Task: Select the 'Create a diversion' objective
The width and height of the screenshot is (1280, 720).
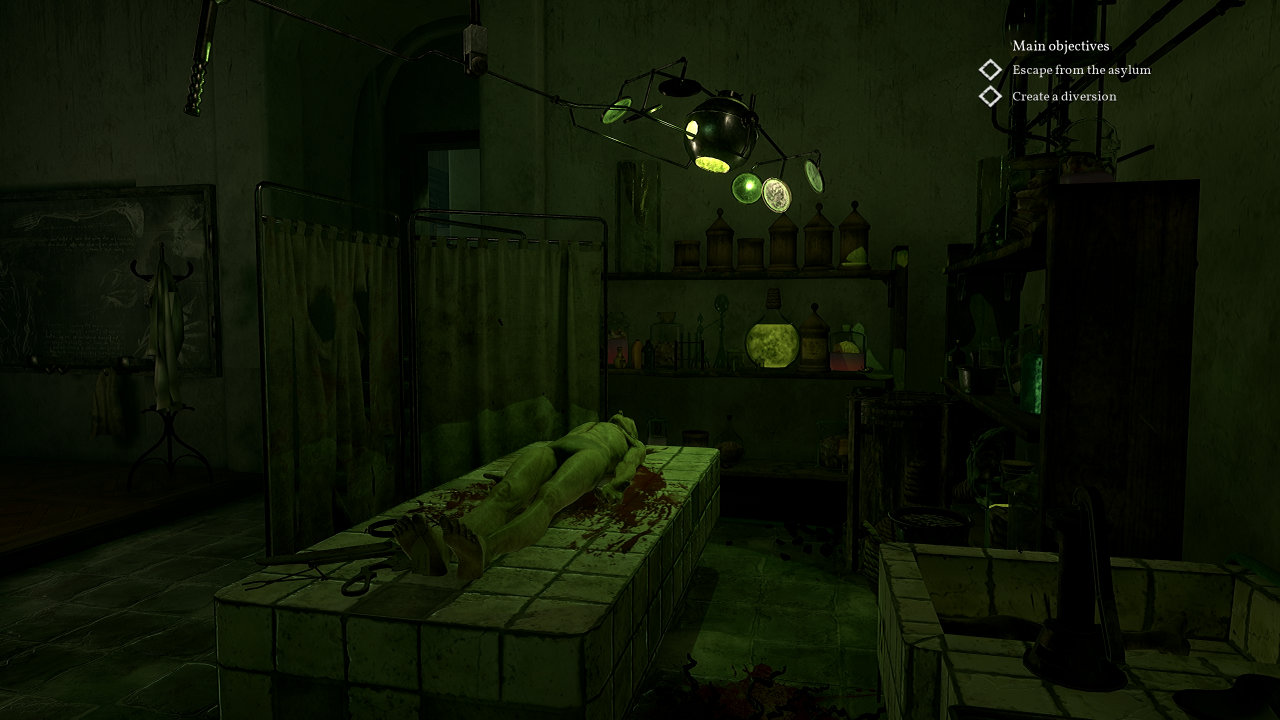Action: 1063,96
